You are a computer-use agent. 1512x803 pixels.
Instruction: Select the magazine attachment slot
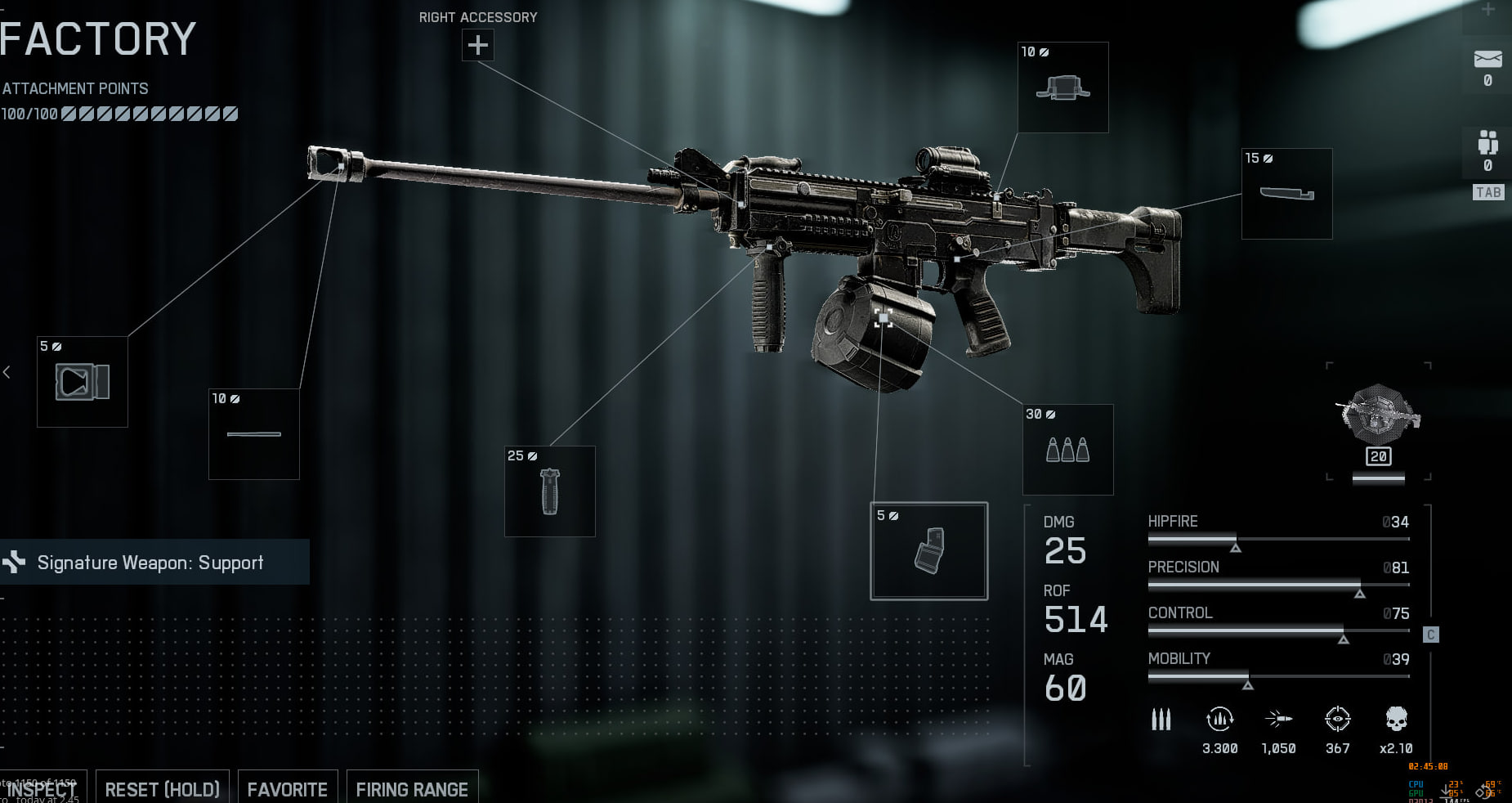[929, 551]
